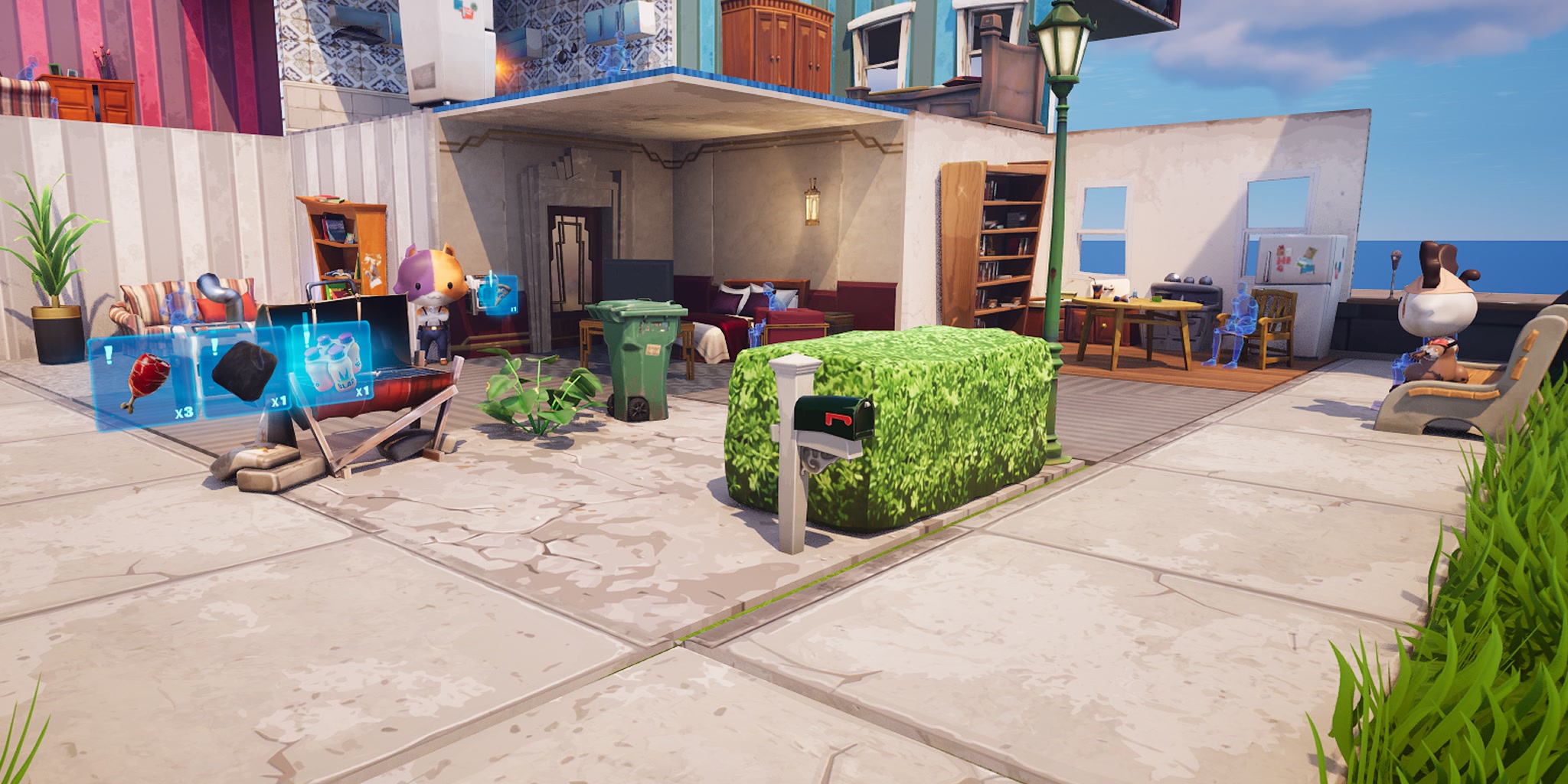Click the exclamation marker over the Slap Juice
Screen dimensions: 1568x784
point(306,338)
